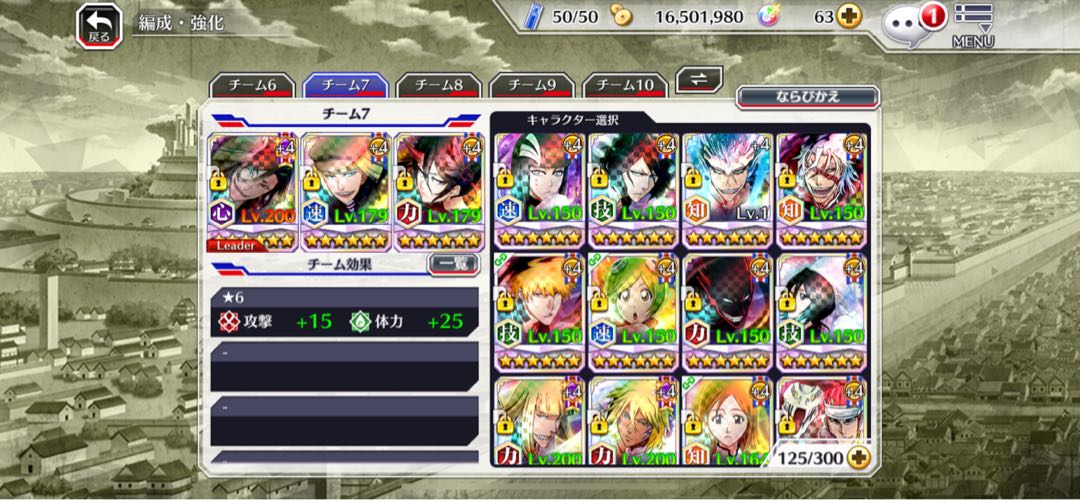Switch to the チーム8 tab
1080x500 pixels.
point(438,86)
